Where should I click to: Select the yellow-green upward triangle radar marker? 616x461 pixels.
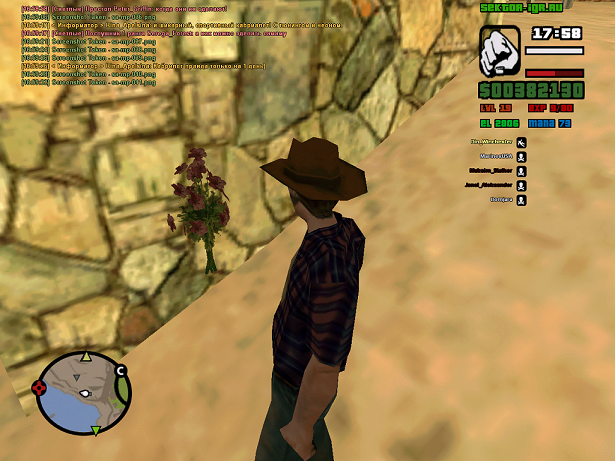click(x=86, y=356)
